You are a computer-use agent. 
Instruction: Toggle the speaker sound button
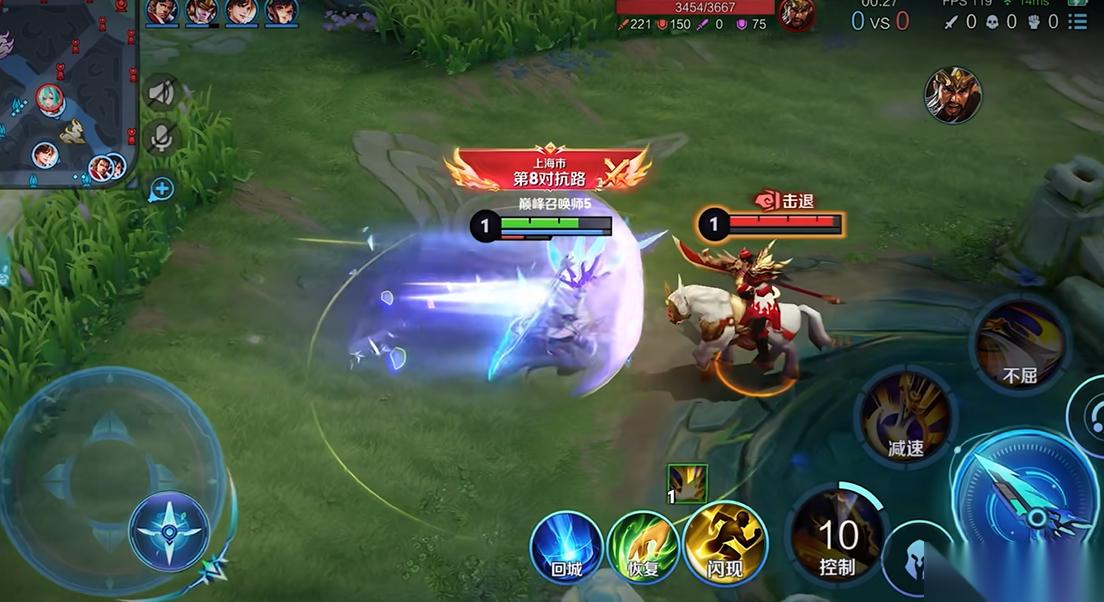click(161, 94)
